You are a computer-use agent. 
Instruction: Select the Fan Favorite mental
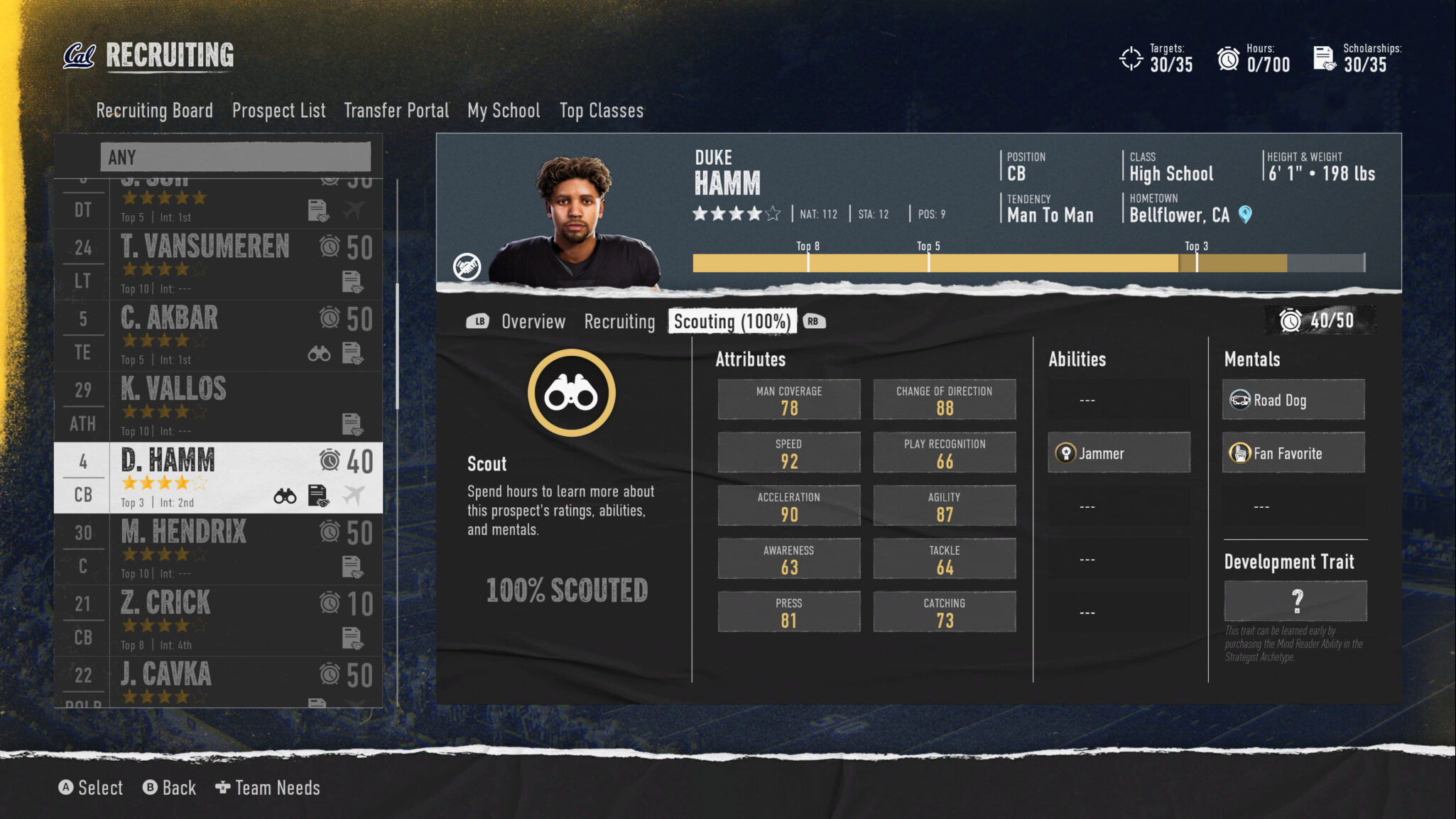1293,453
